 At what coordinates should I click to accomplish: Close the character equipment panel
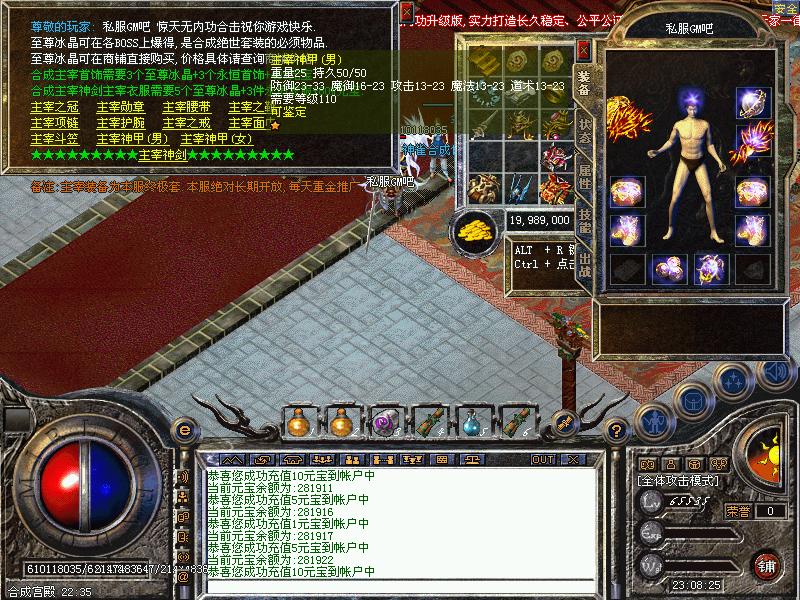click(584, 49)
